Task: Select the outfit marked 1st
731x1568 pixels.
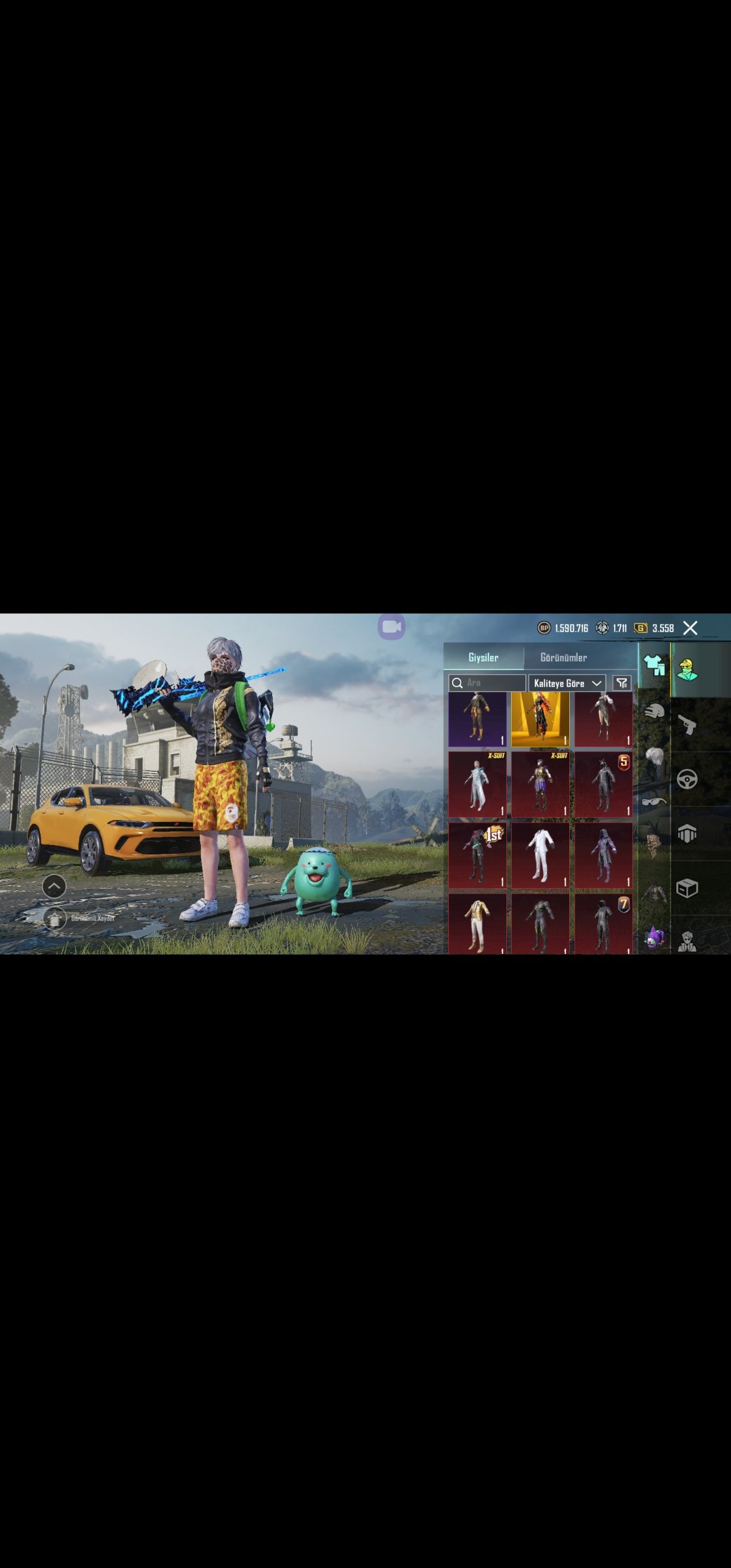Action: (477, 855)
